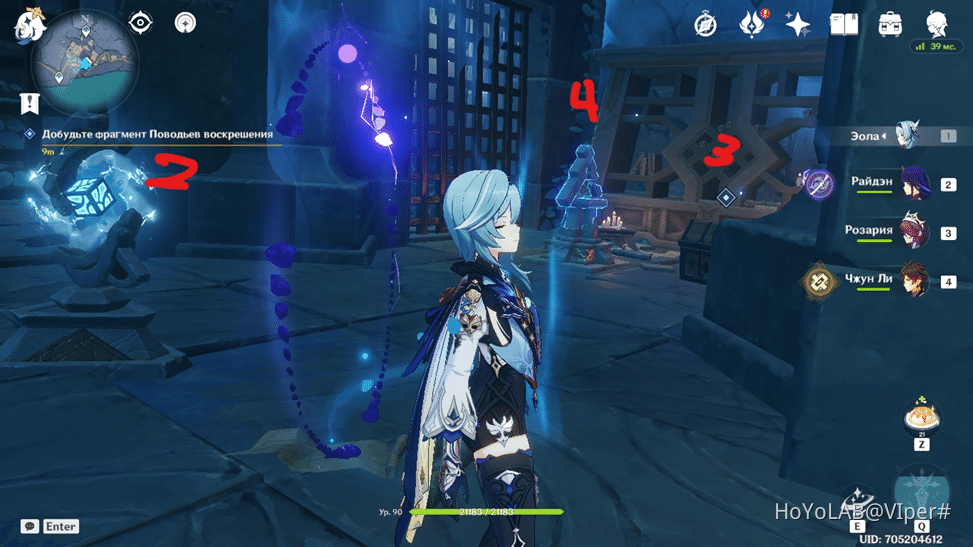Open the adventurer handbook book icon
Screen dimensions: 973x547
coord(844,24)
